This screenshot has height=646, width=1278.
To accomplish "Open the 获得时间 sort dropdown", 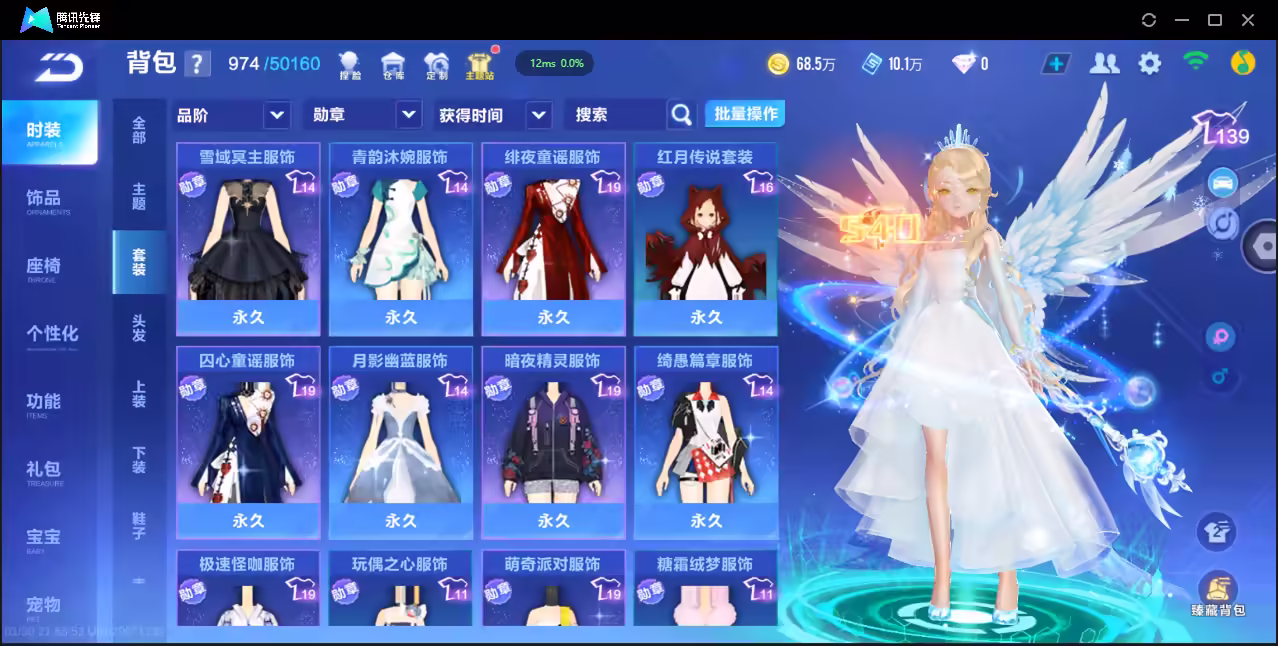I will [x=494, y=115].
